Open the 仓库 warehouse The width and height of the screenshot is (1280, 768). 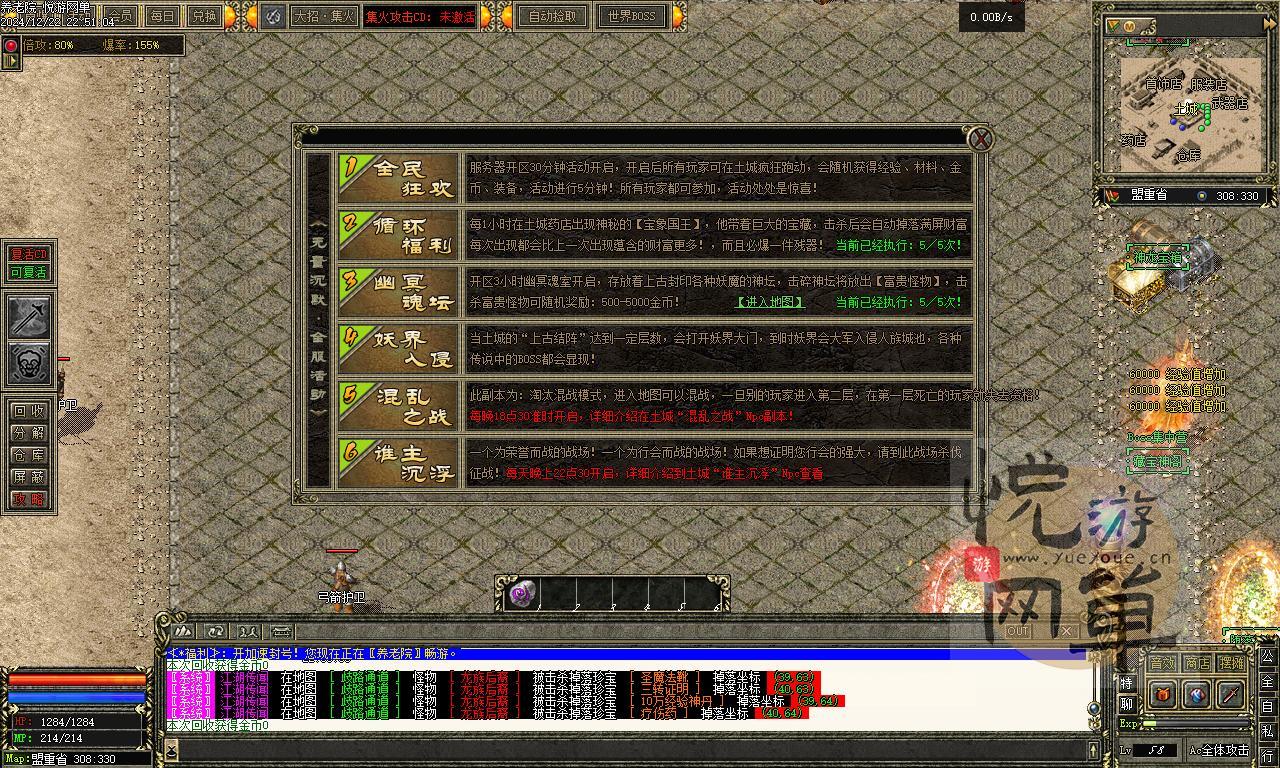pyautogui.click(x=29, y=455)
